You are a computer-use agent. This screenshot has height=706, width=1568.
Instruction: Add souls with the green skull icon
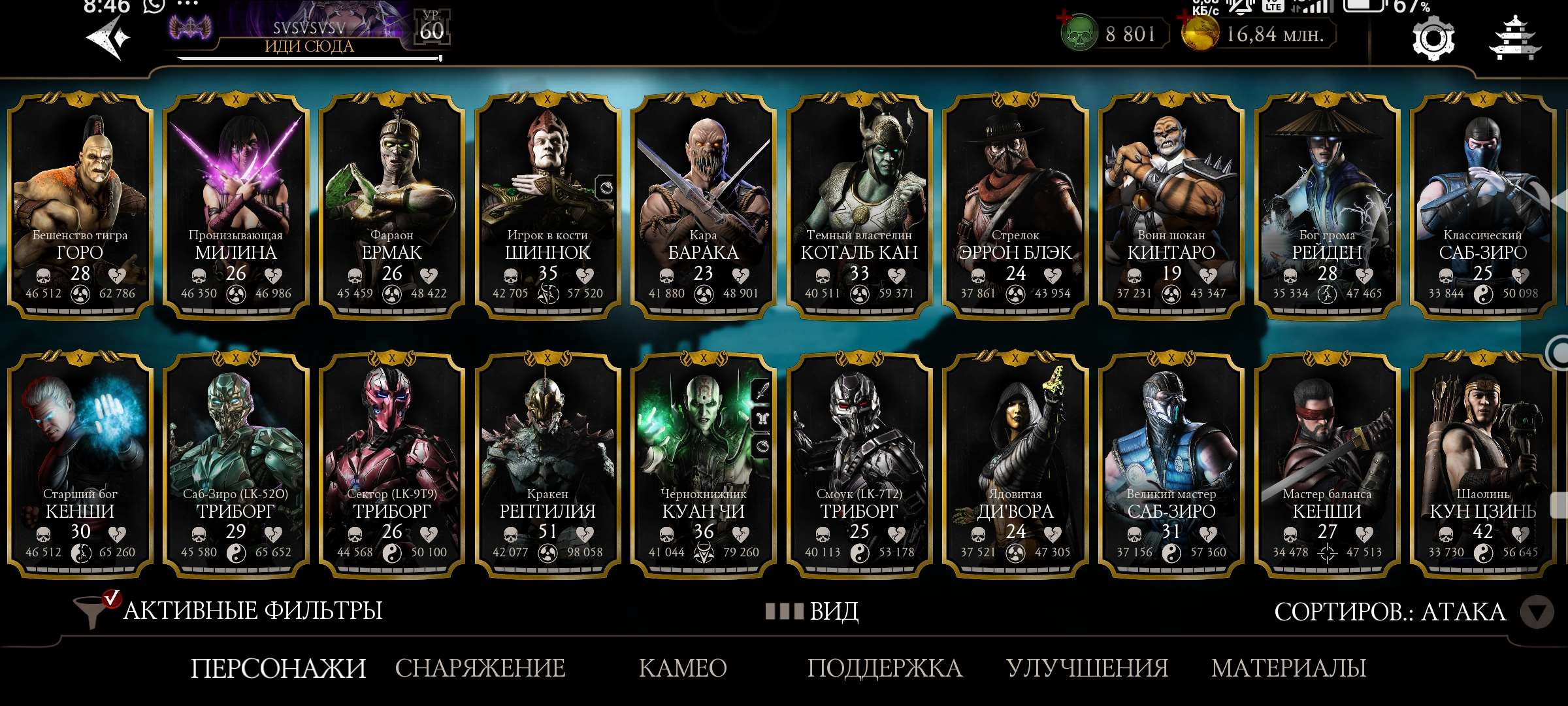(x=1078, y=34)
